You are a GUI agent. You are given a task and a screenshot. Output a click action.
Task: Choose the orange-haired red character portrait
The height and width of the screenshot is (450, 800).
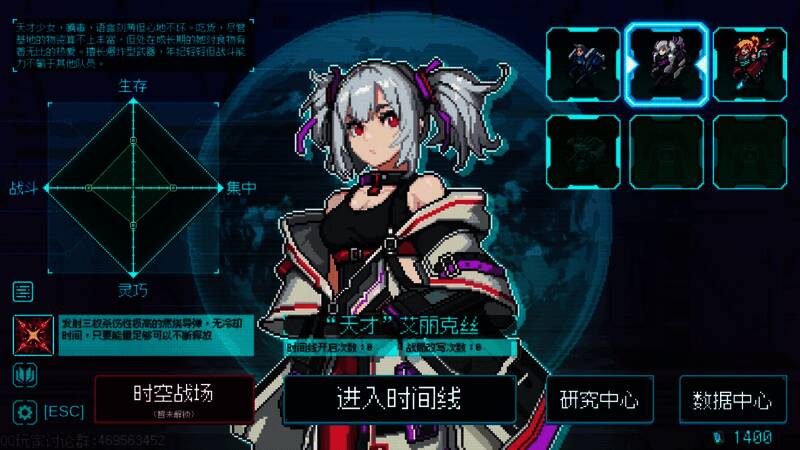pyautogui.click(x=750, y=65)
